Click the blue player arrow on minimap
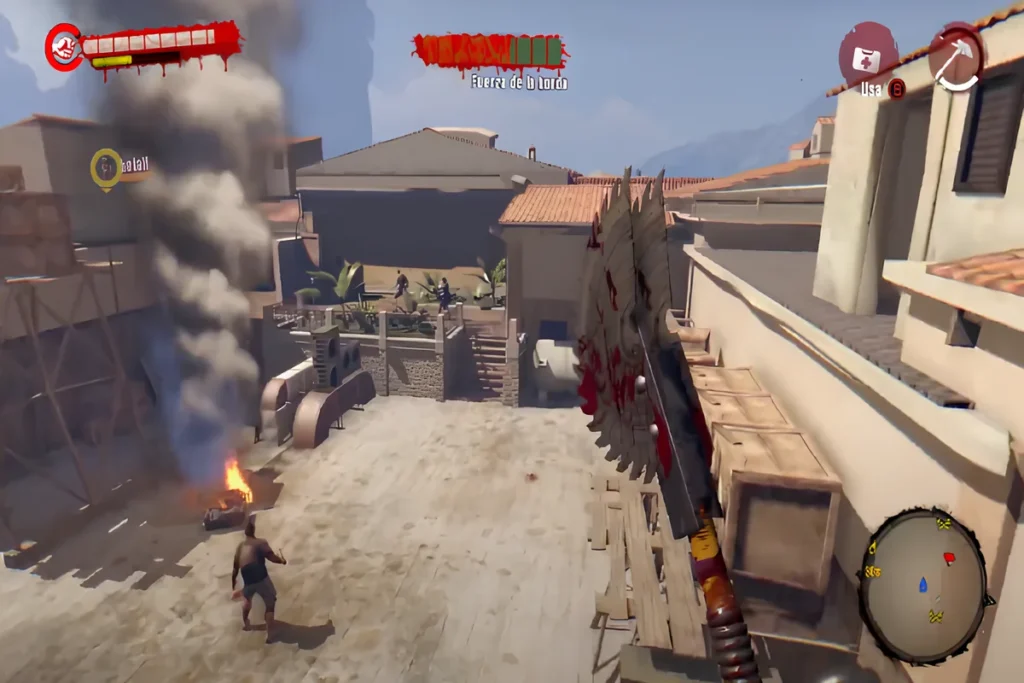The height and width of the screenshot is (683, 1024). point(922,584)
